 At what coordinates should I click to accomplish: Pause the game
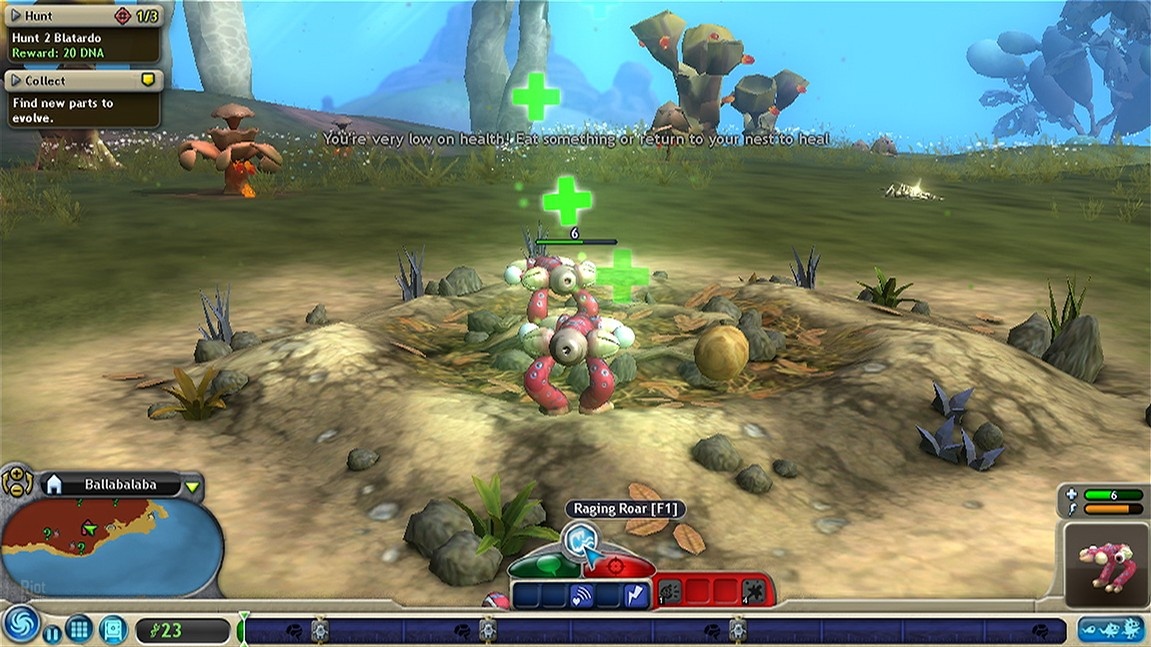click(x=50, y=632)
